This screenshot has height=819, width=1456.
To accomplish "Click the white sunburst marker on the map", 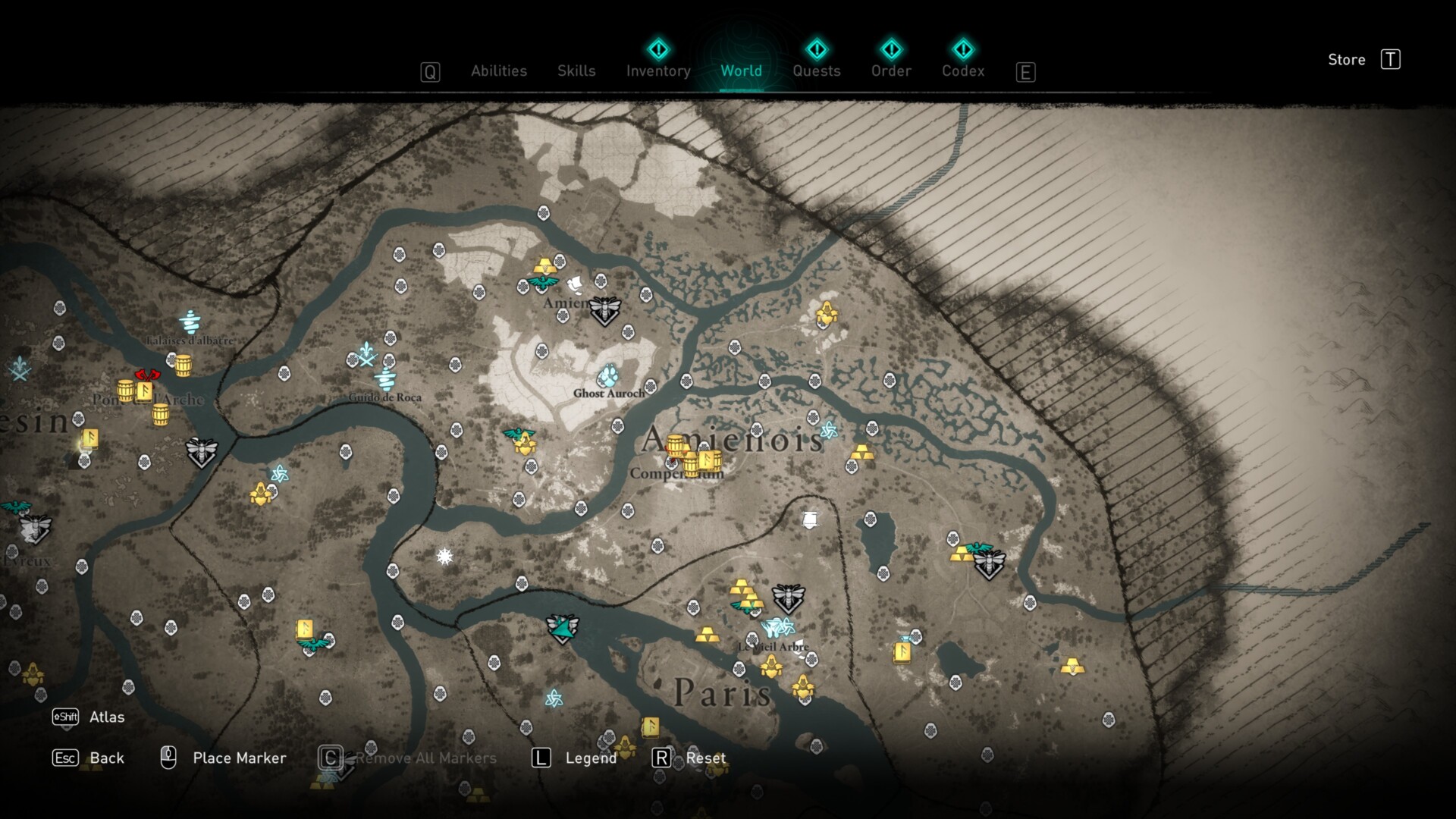I will 445,557.
